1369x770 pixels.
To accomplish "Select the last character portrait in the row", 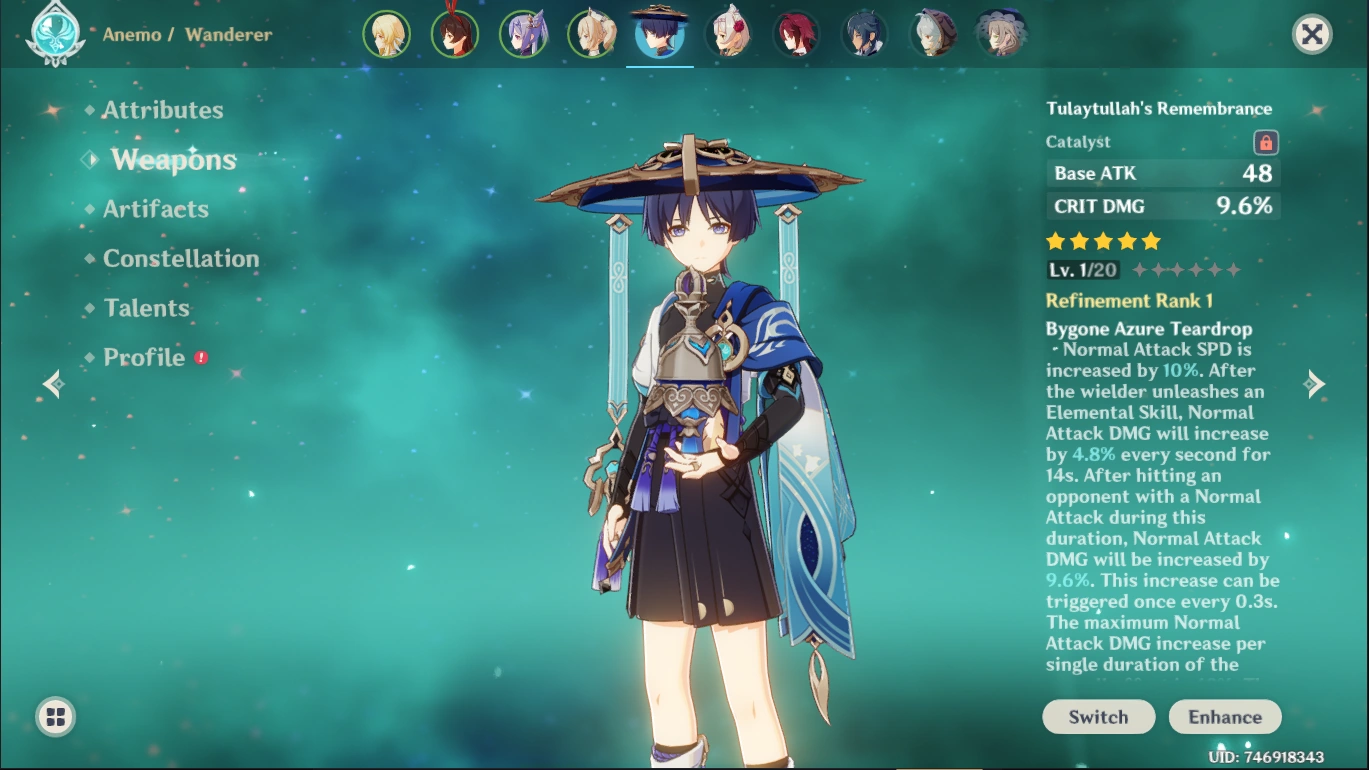I will tap(1001, 33).
